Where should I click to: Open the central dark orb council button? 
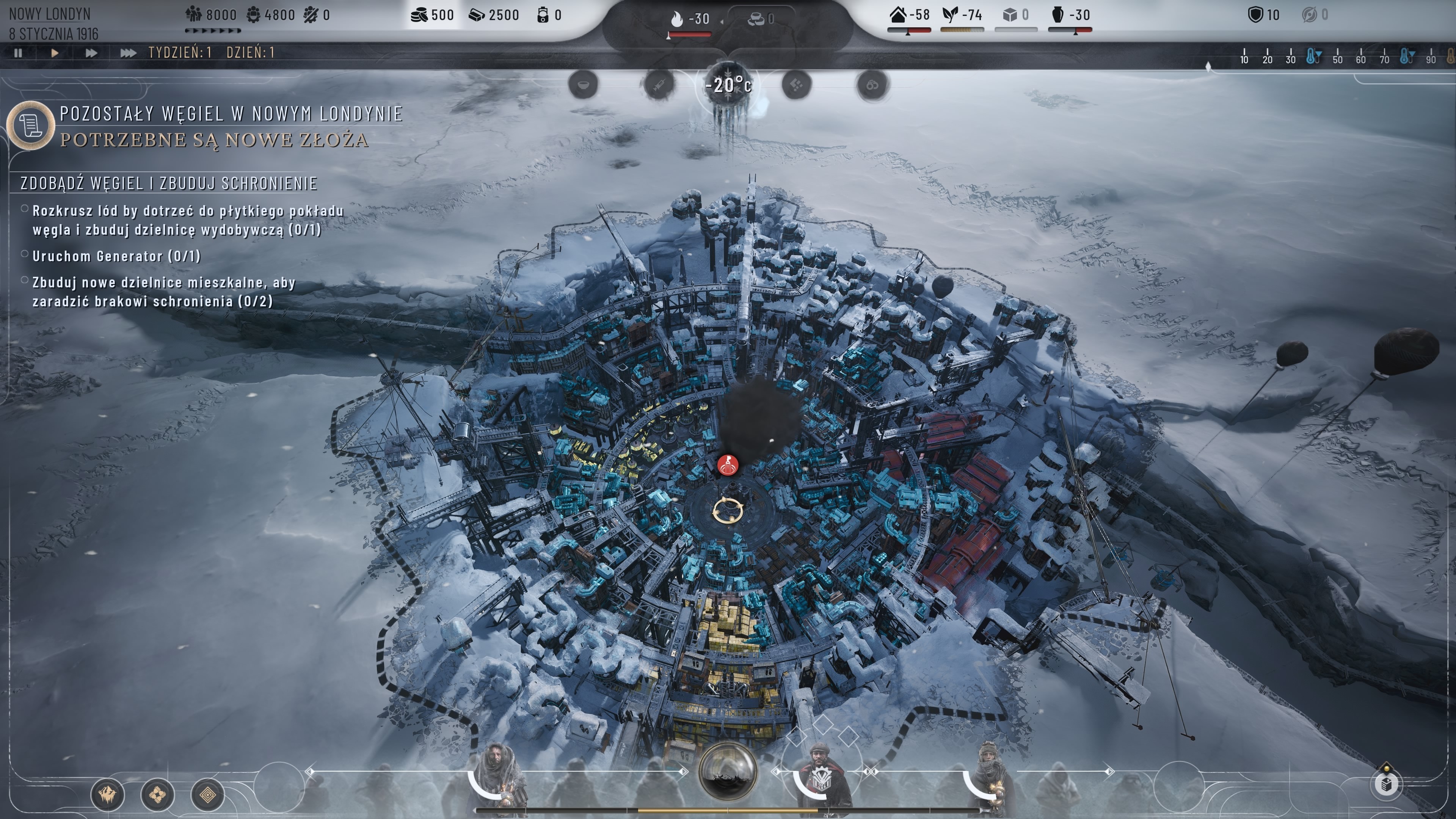coord(728,771)
